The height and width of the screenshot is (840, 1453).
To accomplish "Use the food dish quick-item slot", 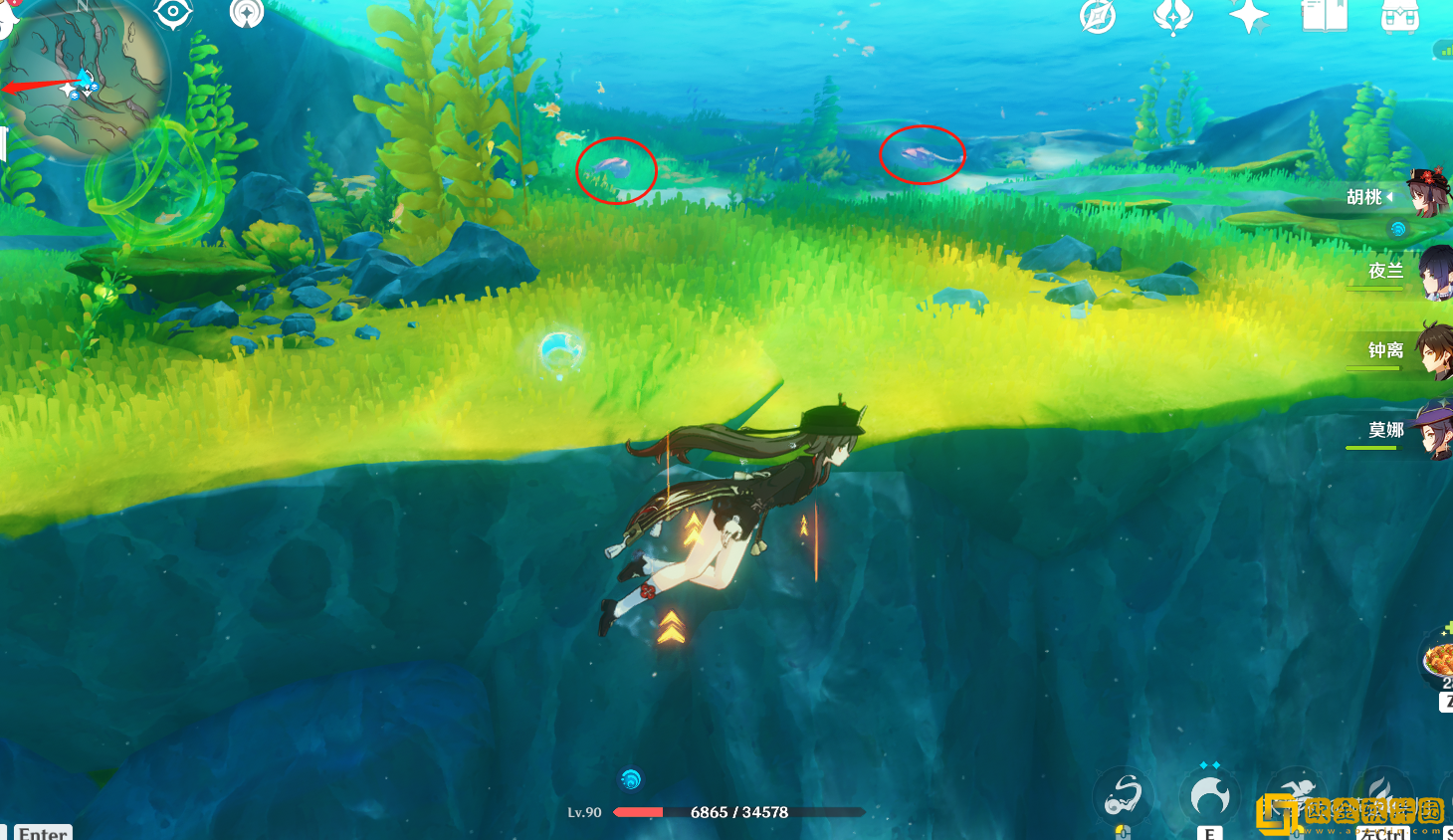I will coord(1440,657).
